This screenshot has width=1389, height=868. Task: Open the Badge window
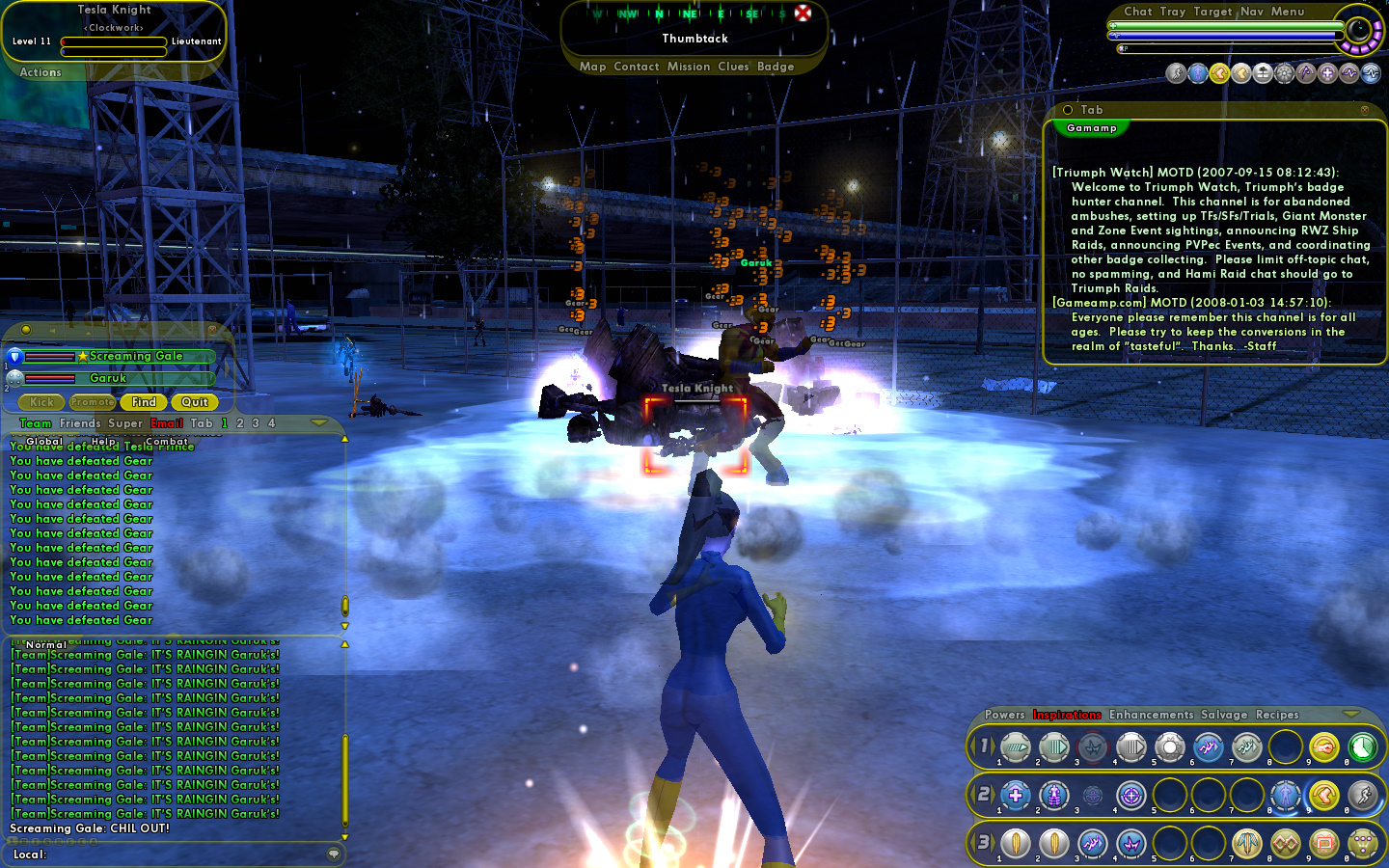click(776, 67)
